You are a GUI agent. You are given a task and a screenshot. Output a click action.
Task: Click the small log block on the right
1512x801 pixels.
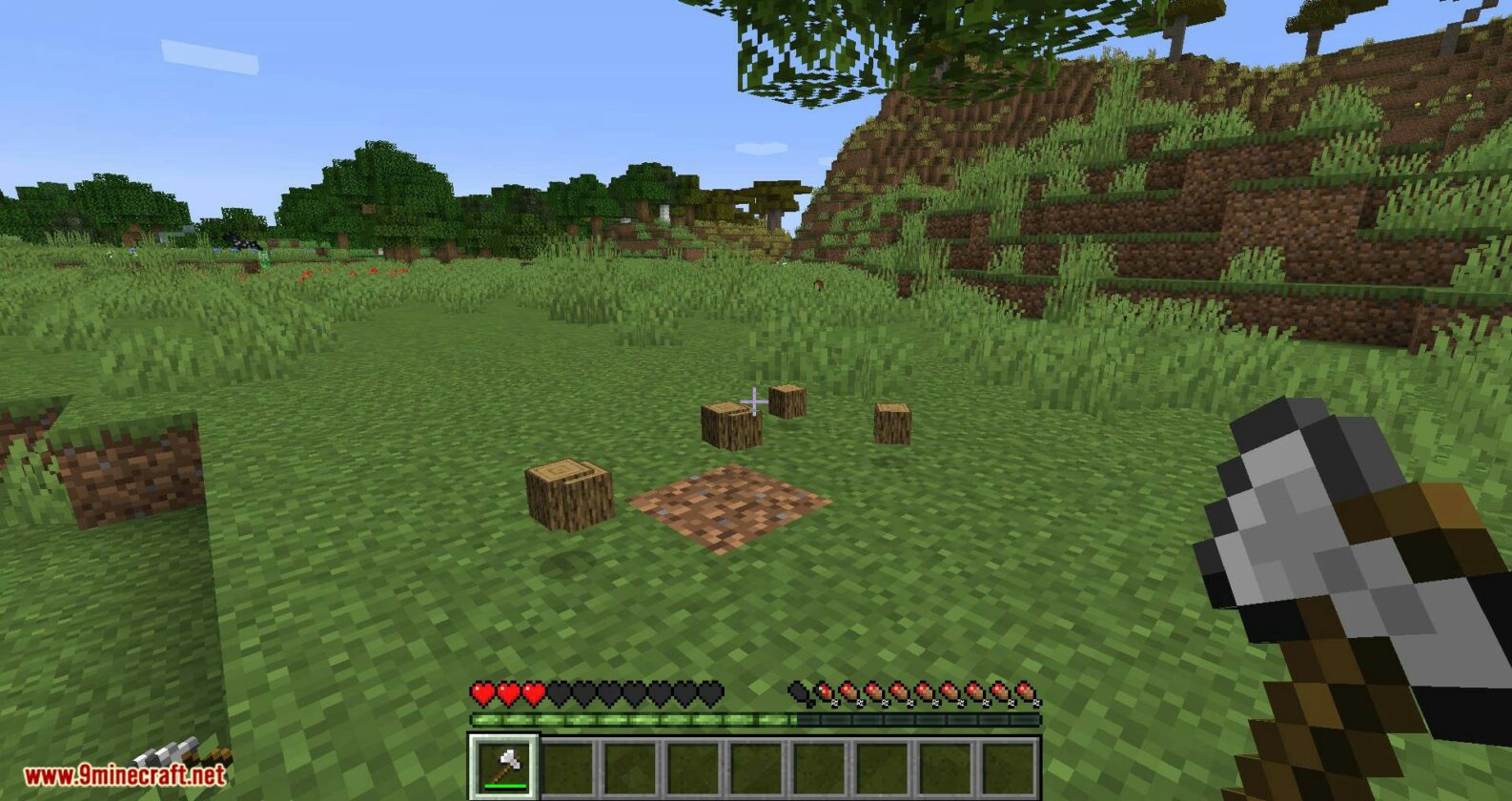891,423
